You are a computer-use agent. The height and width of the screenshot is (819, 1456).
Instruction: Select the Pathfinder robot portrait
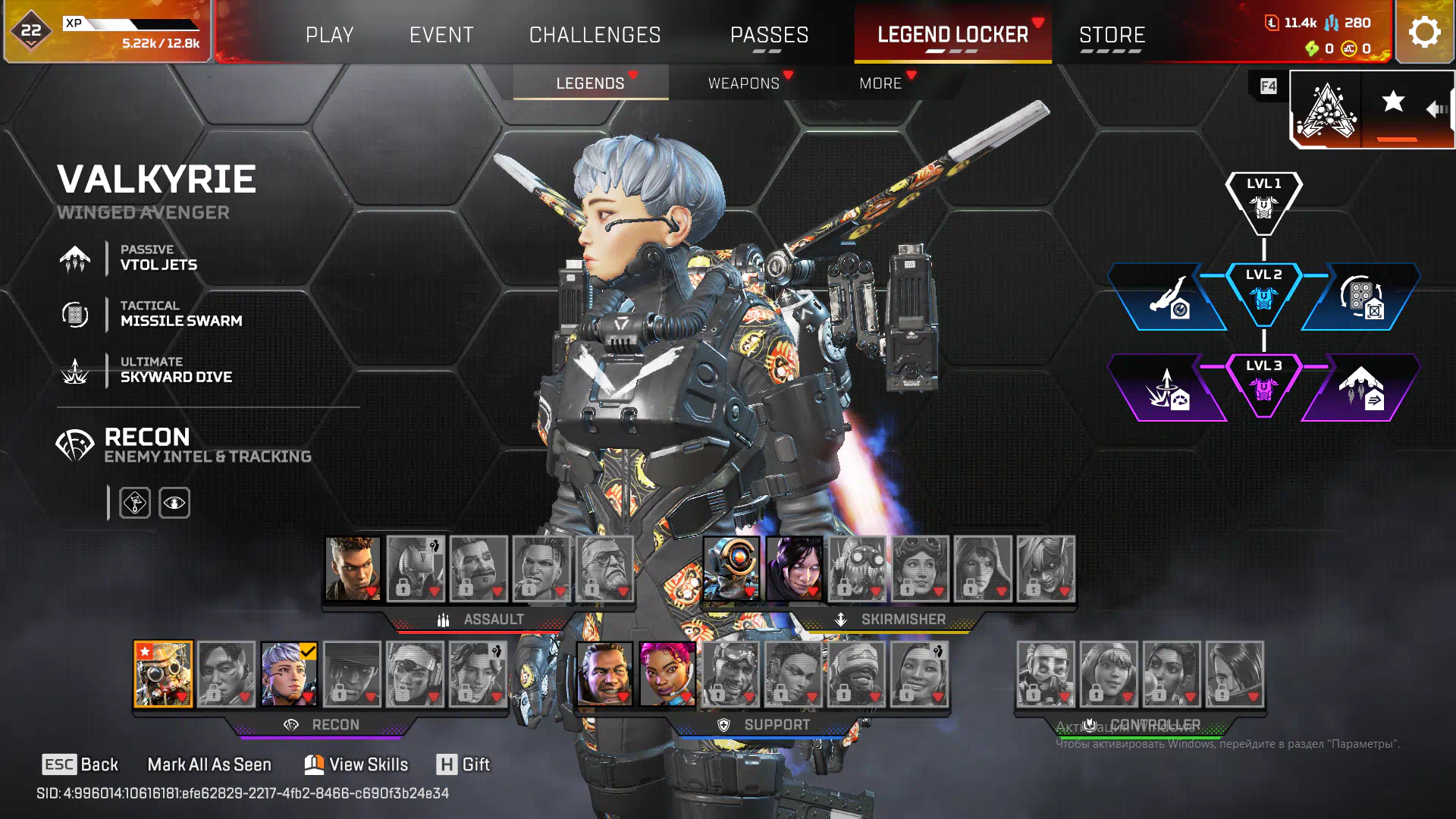point(731,569)
